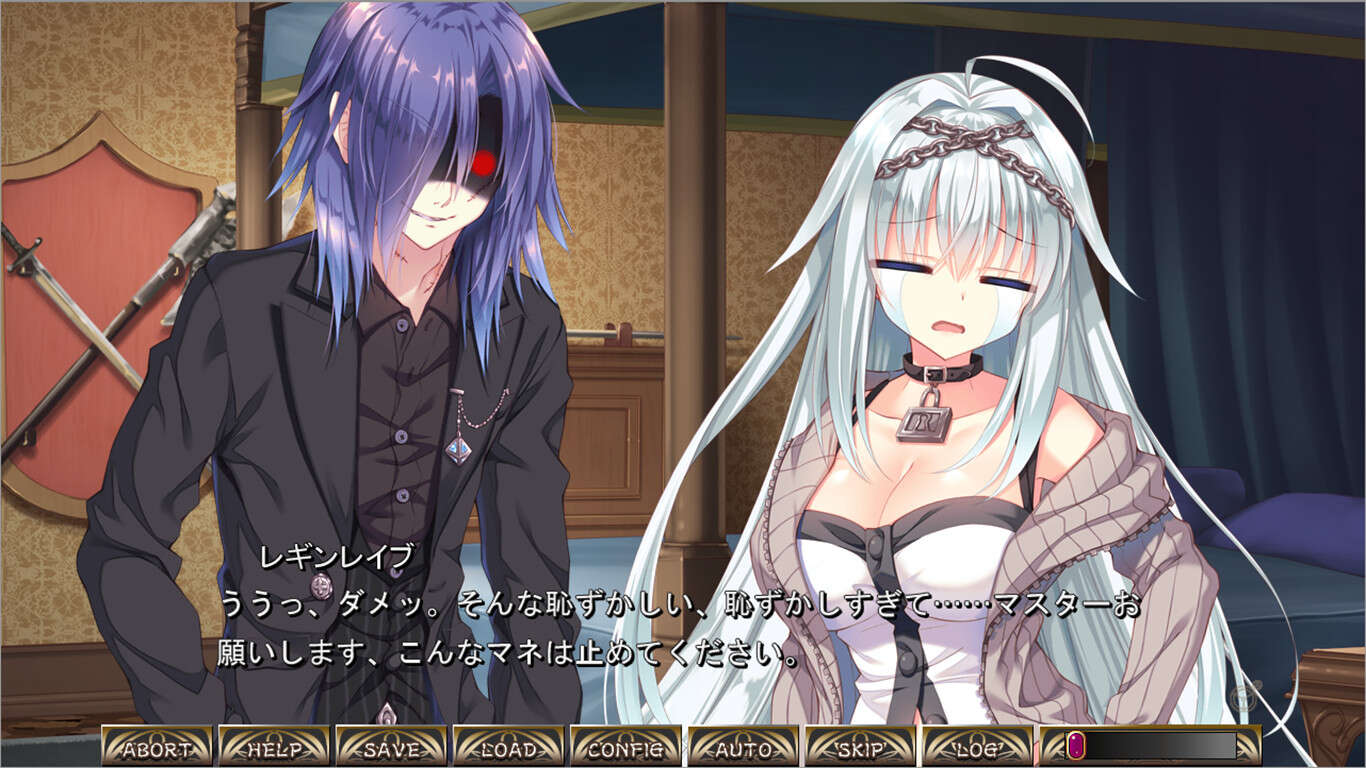Adjust the purple-knob slider bar

coord(1150,746)
